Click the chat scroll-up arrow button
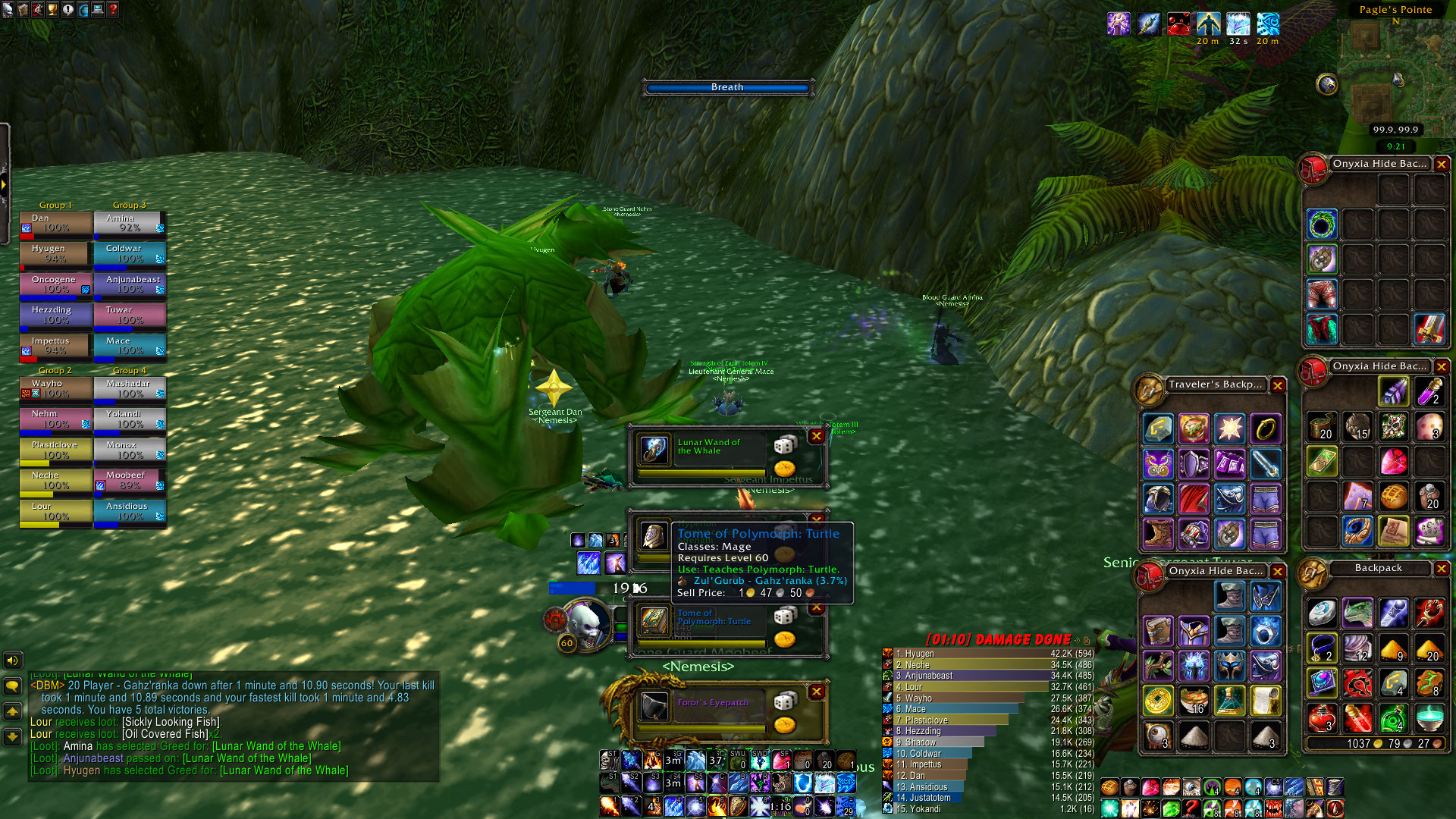 (12, 711)
